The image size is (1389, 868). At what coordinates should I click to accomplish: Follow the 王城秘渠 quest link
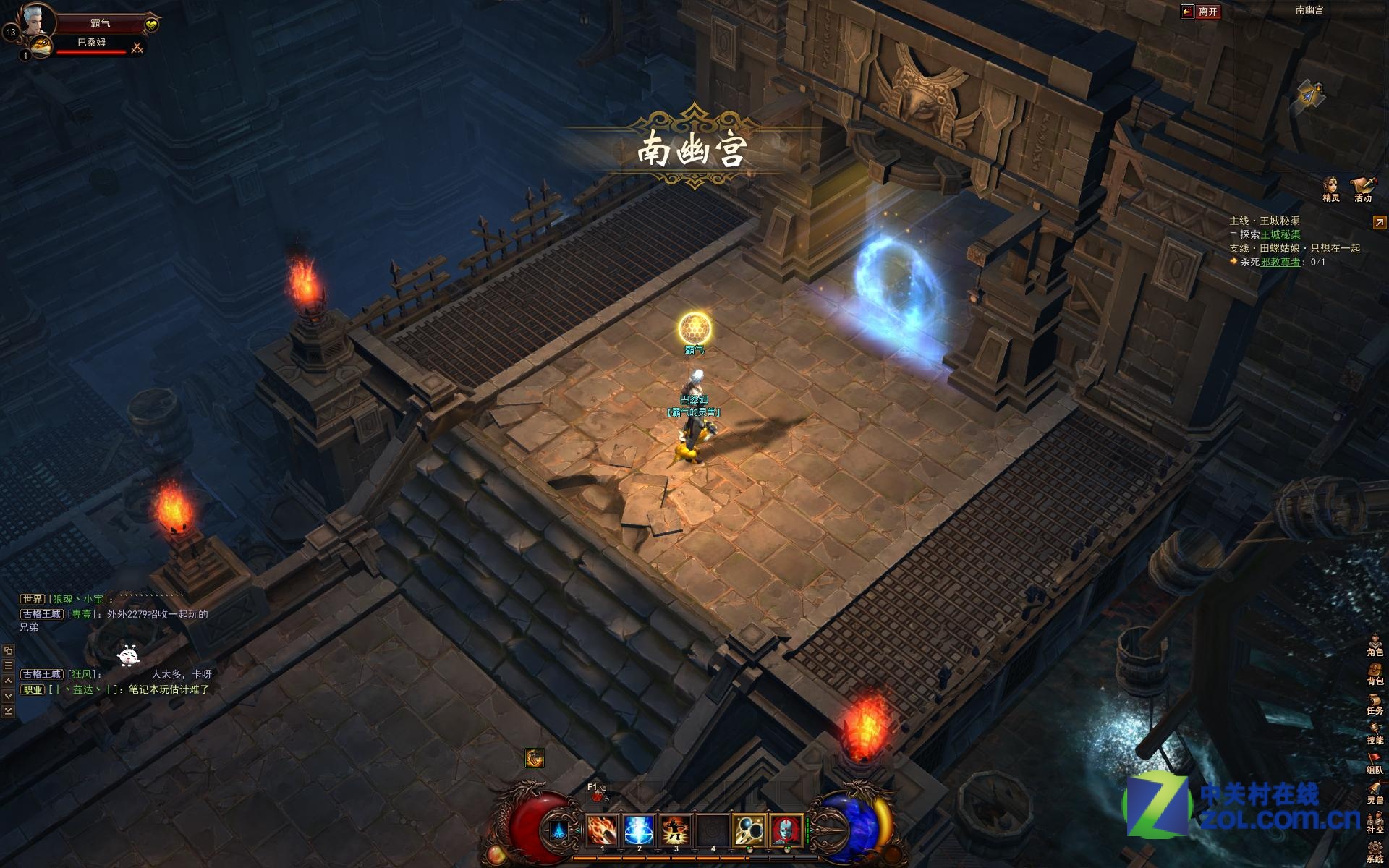(x=1280, y=234)
